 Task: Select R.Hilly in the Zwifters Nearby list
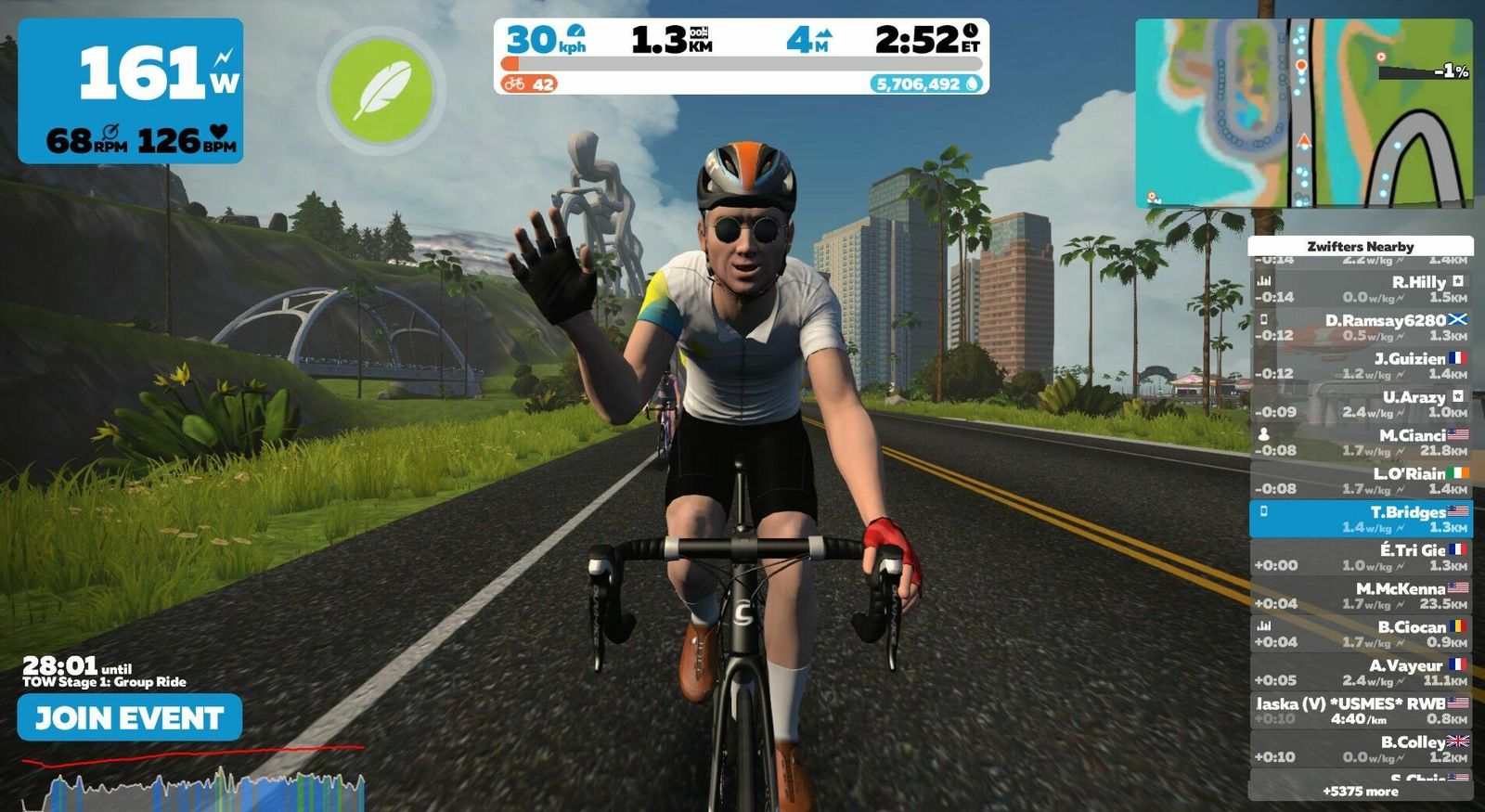point(1361,289)
